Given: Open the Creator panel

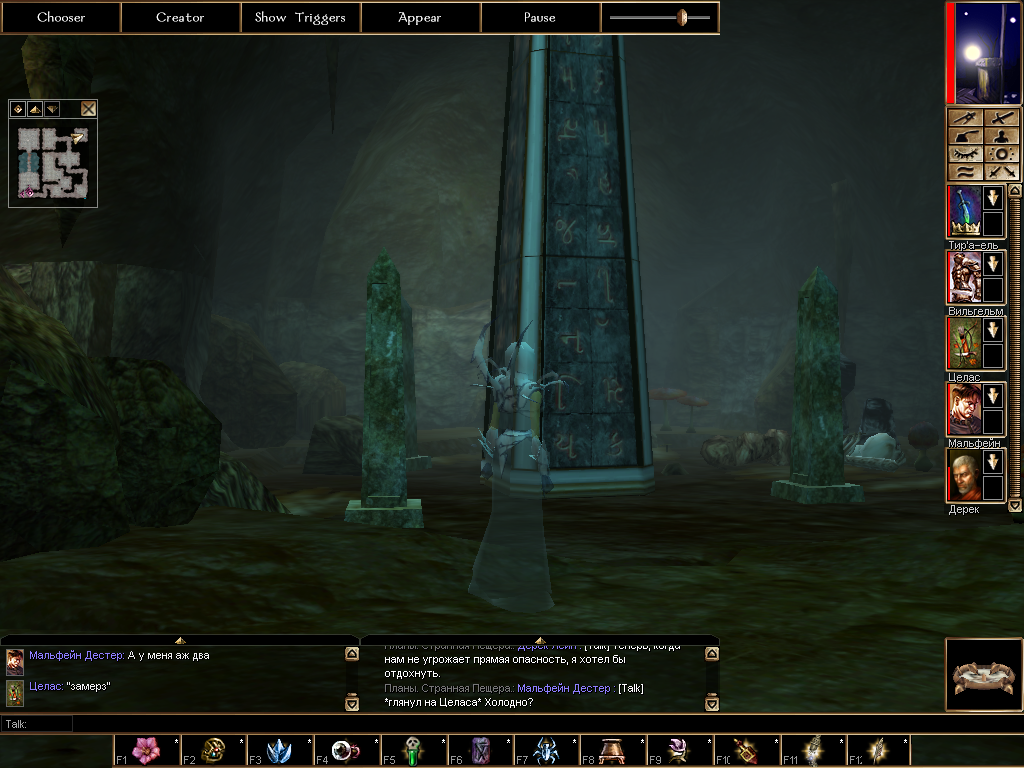Looking at the screenshot, I should click(180, 17).
